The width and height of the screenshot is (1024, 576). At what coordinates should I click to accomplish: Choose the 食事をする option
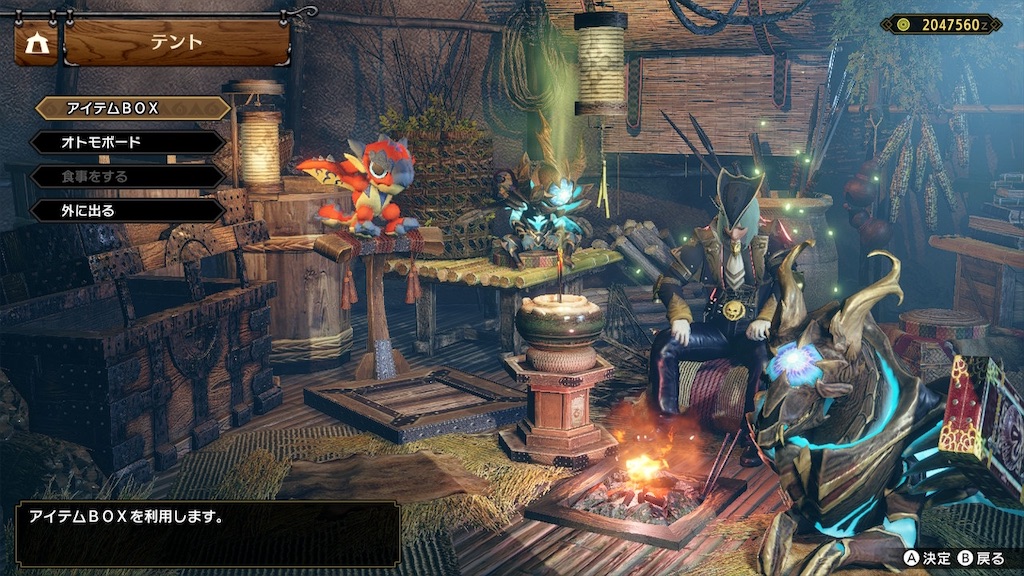[128, 176]
